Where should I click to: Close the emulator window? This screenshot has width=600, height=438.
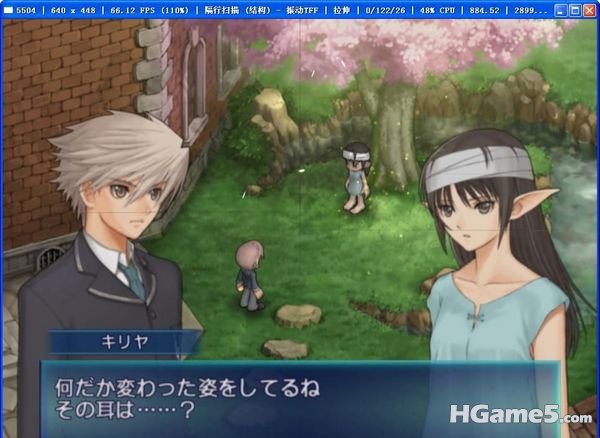coord(589,10)
